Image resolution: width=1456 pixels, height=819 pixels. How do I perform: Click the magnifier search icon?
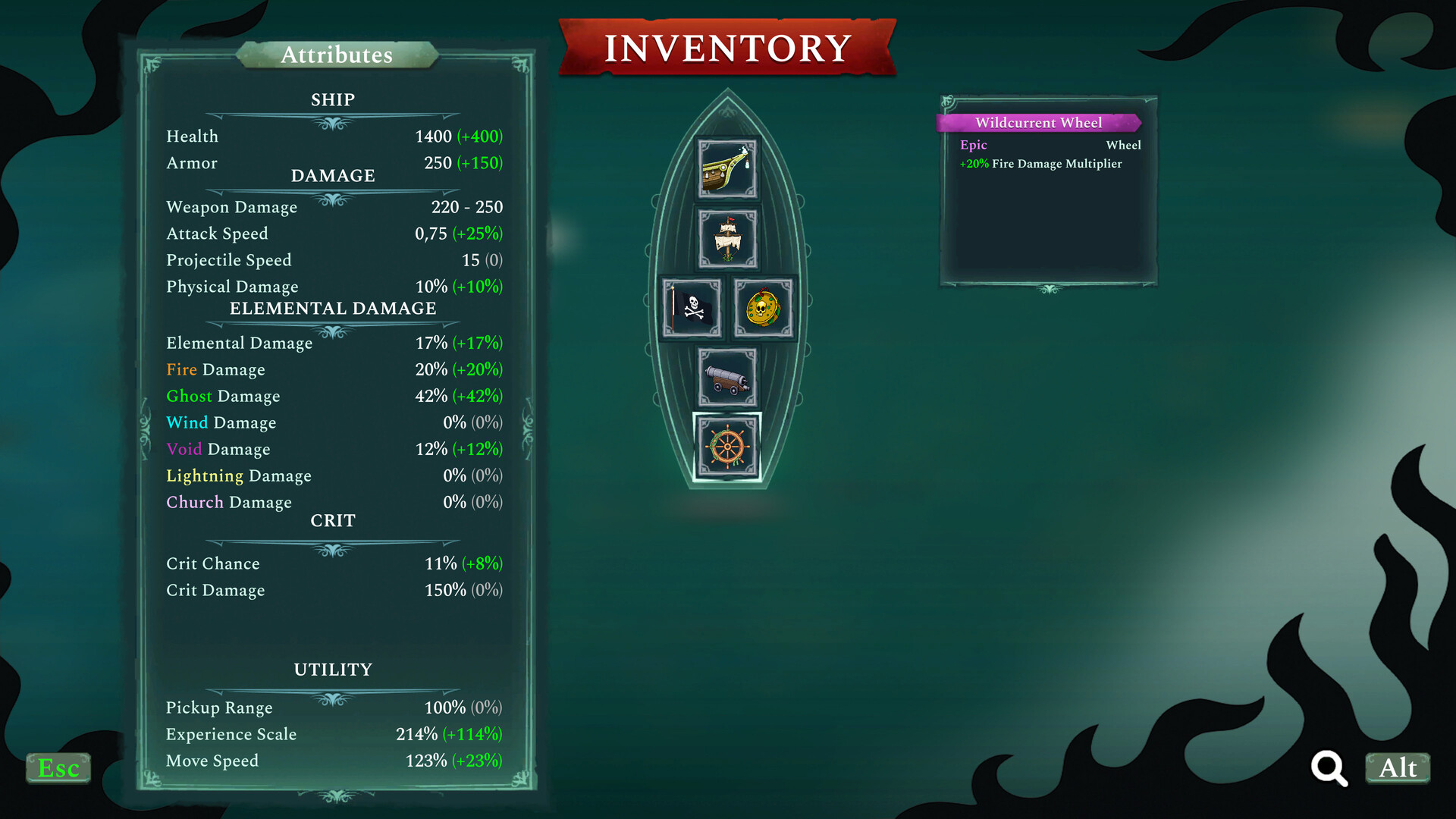[1329, 768]
